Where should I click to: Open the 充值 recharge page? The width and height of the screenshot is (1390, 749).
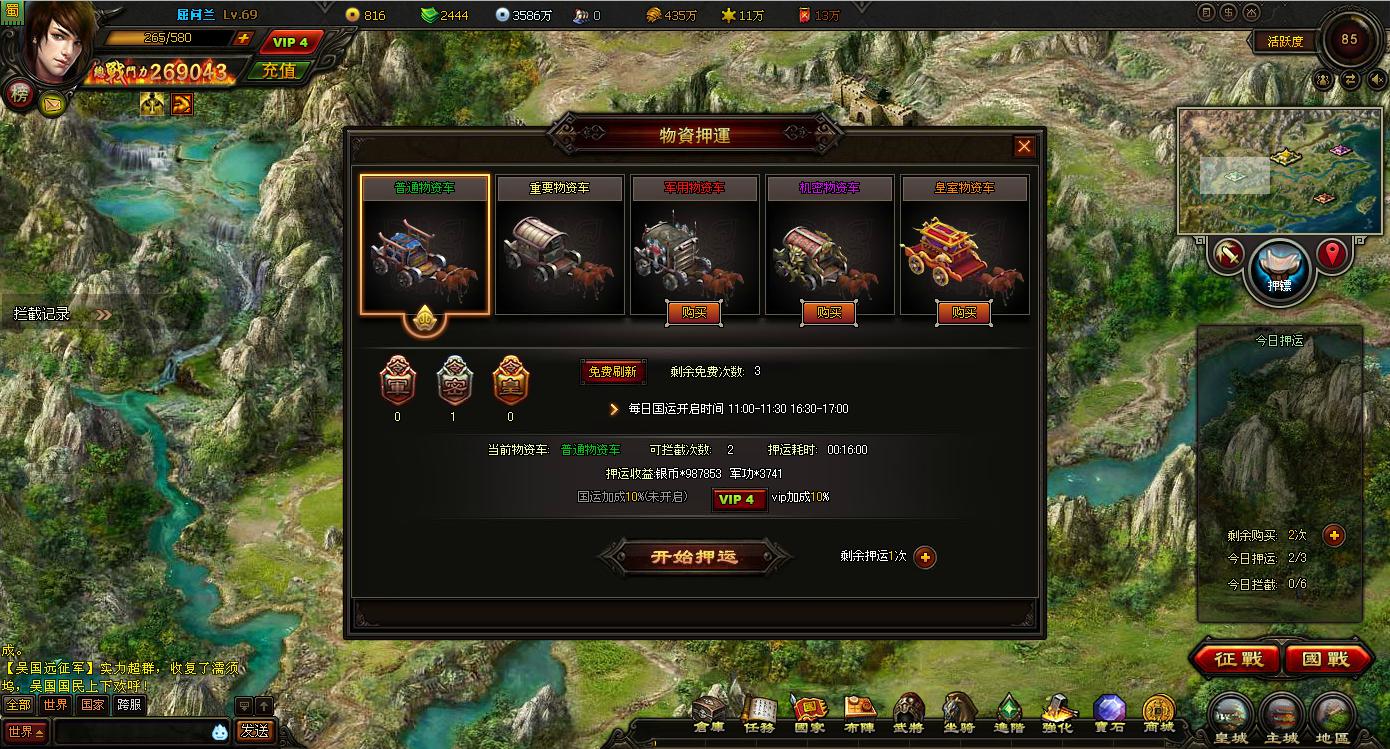click(x=279, y=70)
